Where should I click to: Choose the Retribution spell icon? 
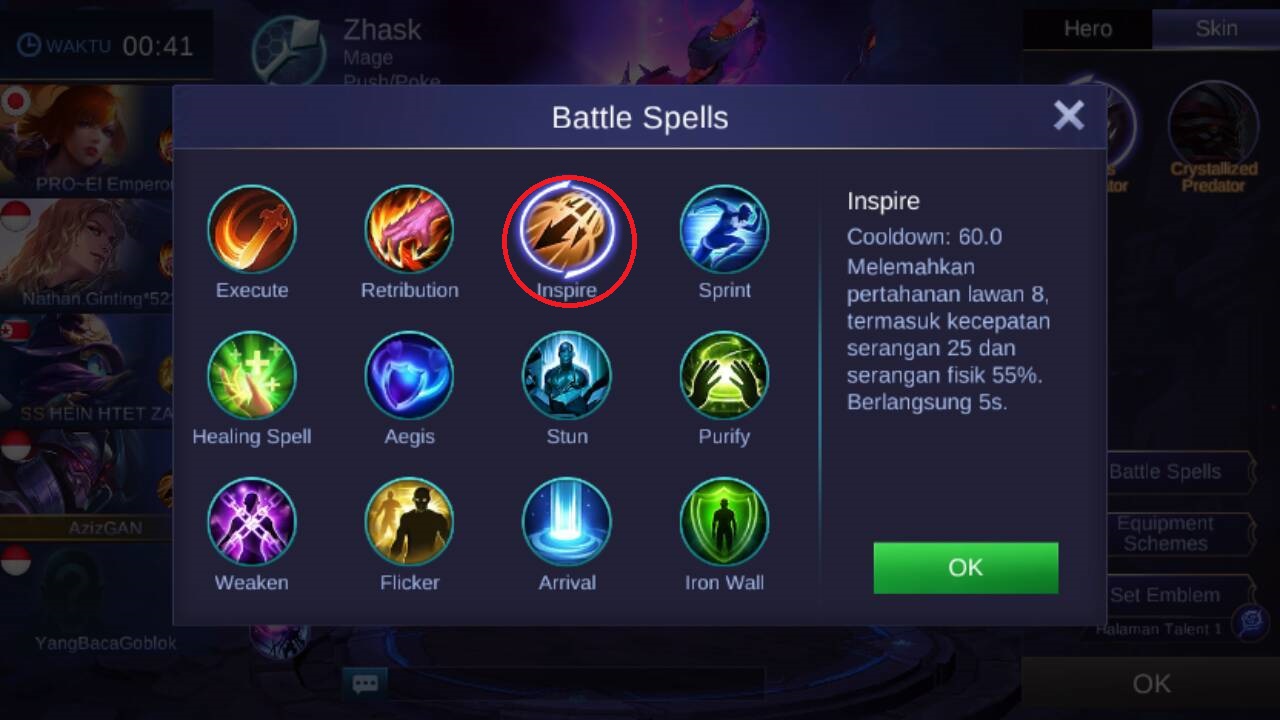point(409,230)
